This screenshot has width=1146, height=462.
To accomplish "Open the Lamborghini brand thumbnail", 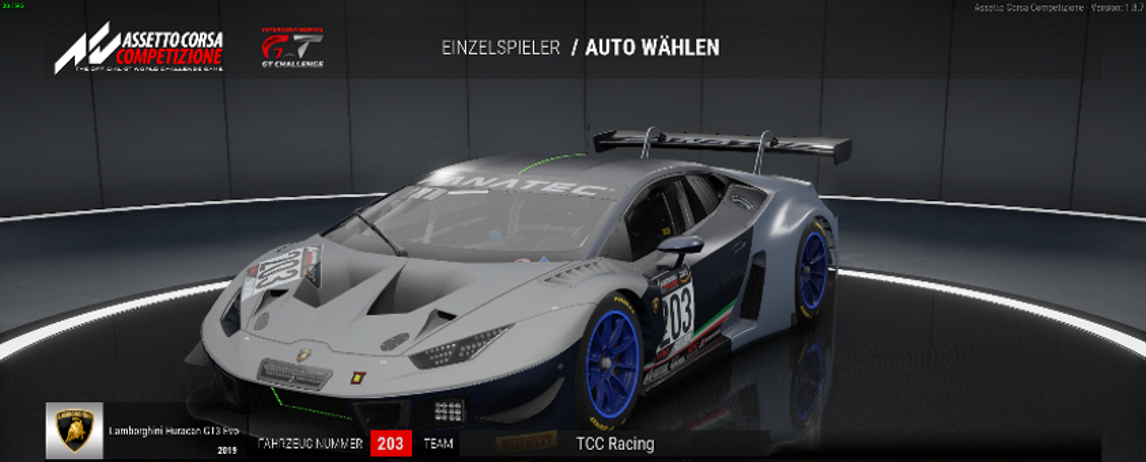I will point(75,430).
